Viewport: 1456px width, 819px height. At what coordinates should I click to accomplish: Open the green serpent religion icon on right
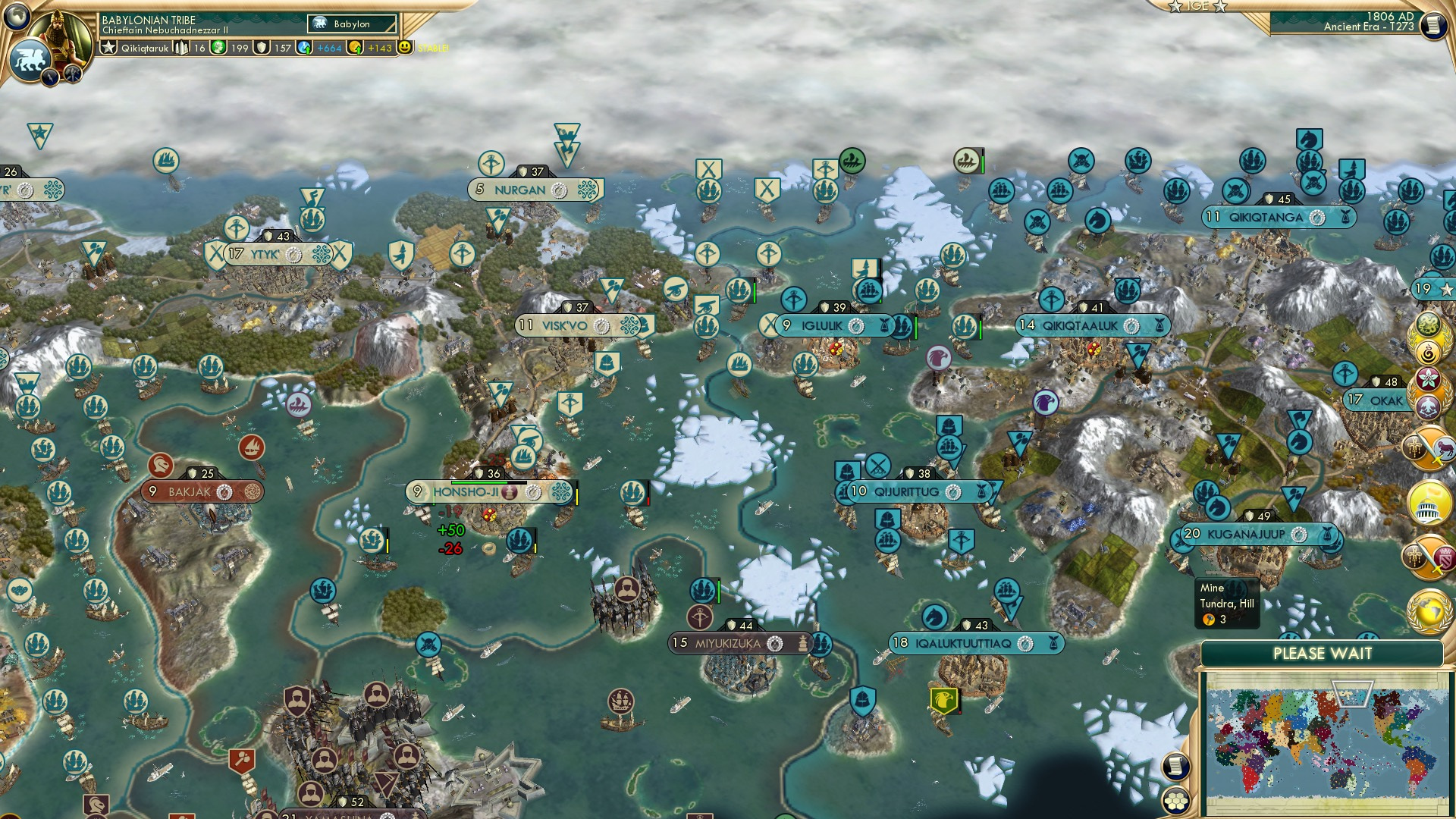click(1427, 323)
